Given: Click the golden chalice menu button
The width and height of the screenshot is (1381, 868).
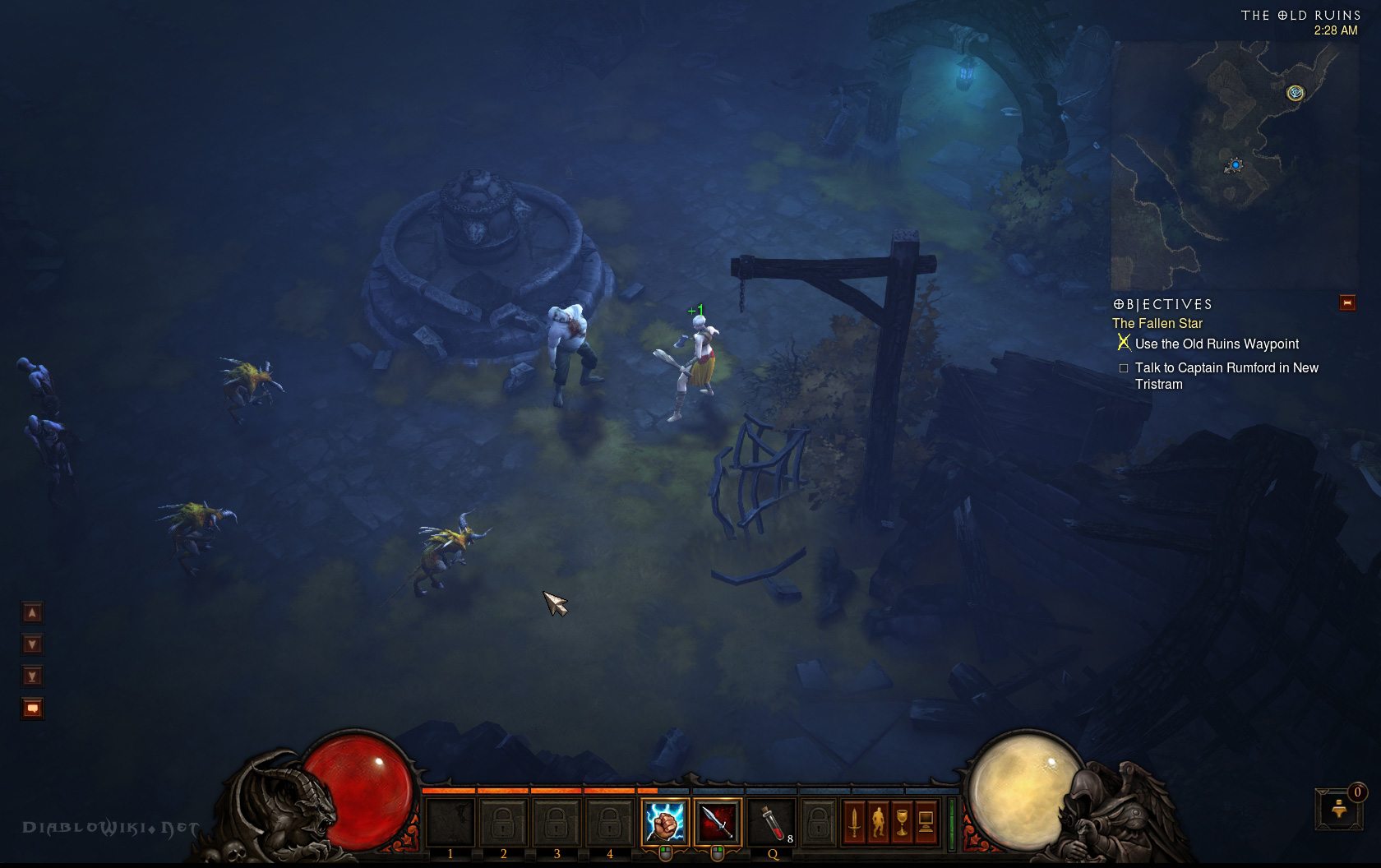Looking at the screenshot, I should (902, 822).
